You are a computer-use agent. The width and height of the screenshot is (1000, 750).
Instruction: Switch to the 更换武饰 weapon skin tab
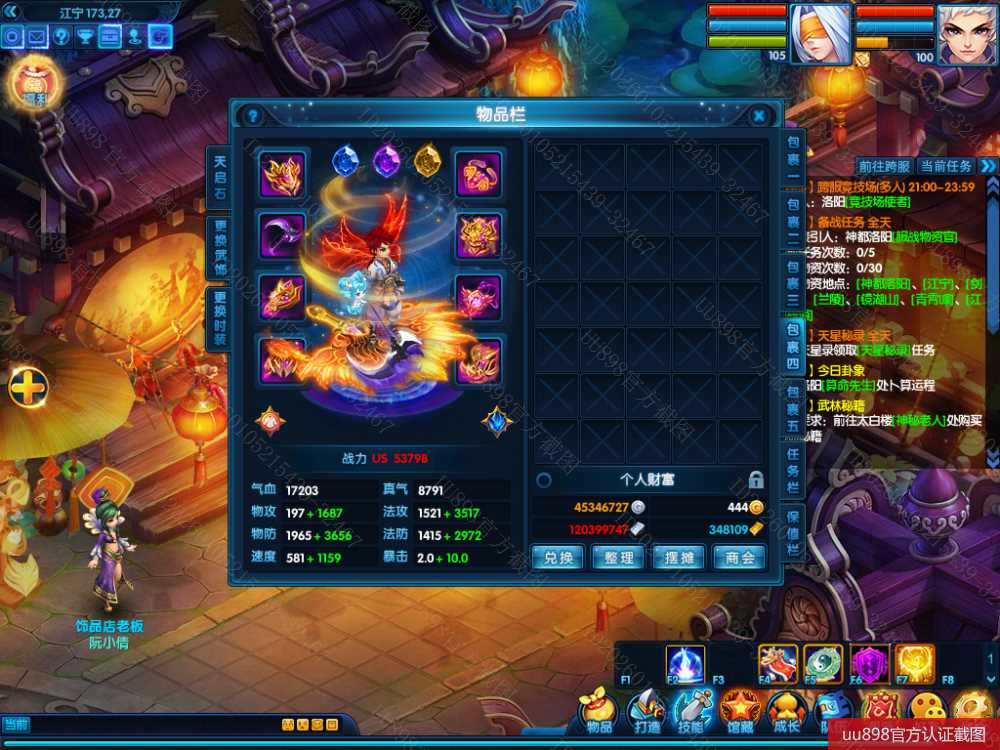pos(219,246)
